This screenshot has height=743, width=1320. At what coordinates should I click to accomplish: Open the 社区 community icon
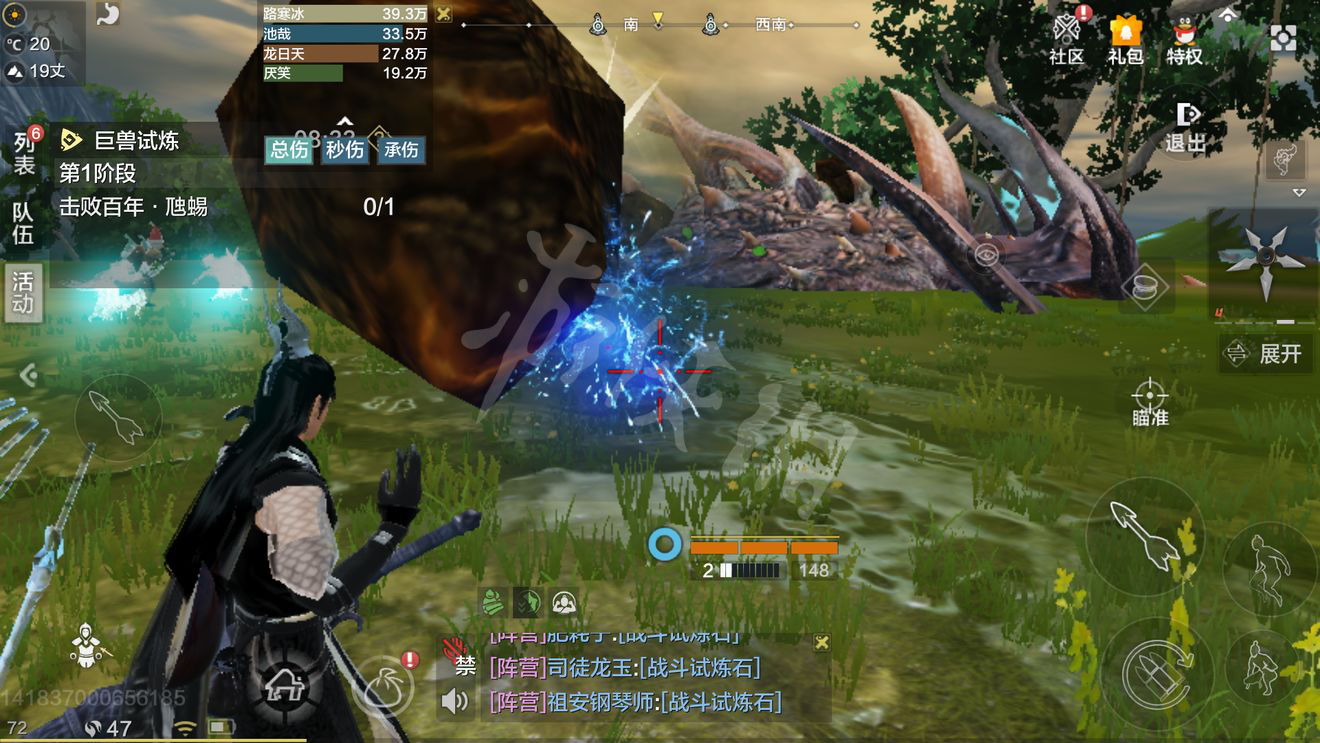pos(1067,40)
